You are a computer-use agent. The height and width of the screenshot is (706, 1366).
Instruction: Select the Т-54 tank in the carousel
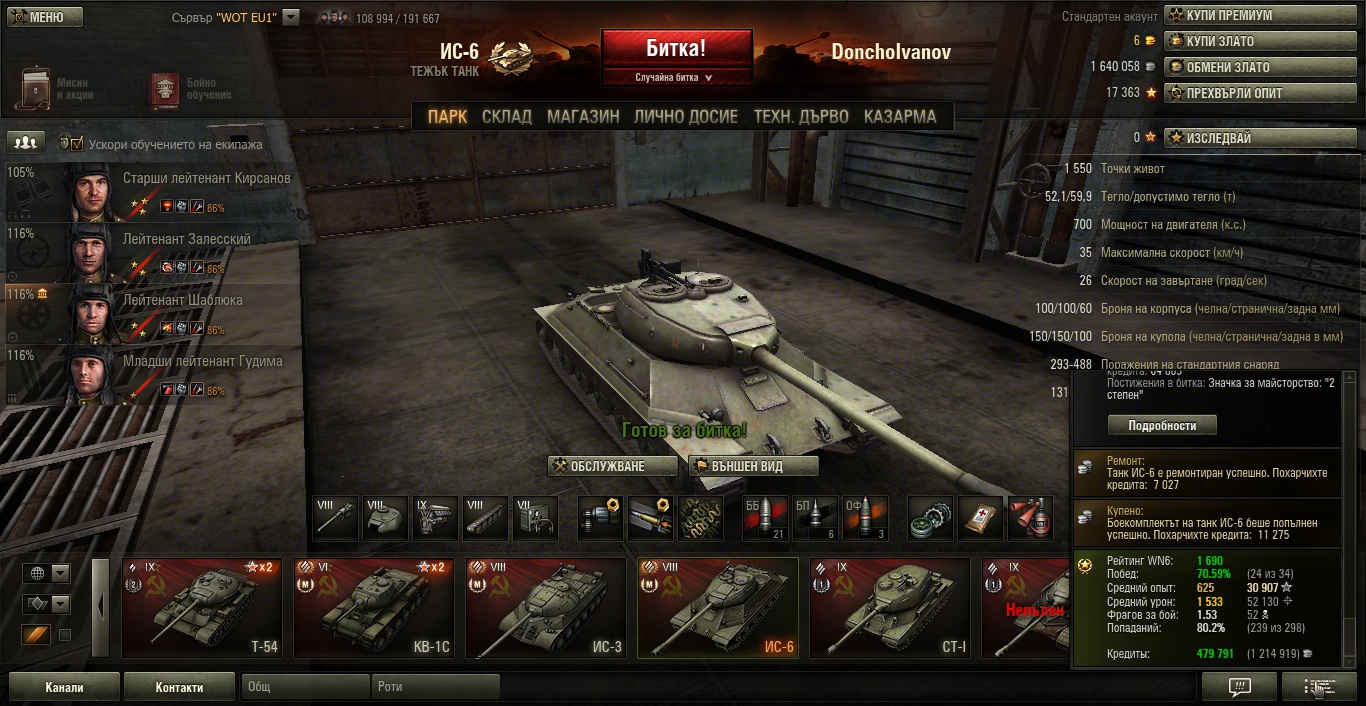(202, 608)
